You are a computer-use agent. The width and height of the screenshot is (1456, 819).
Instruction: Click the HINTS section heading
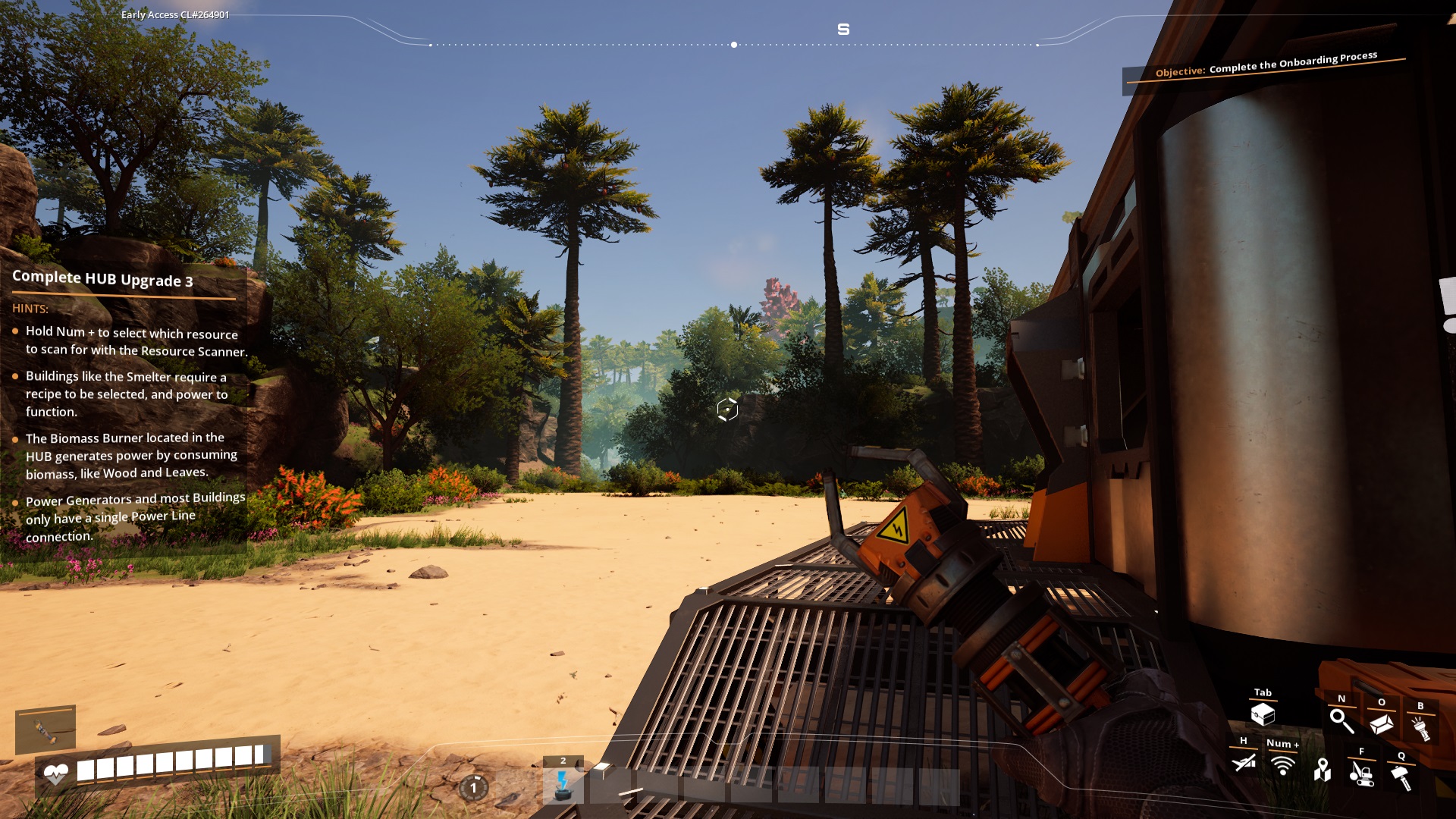pos(30,309)
